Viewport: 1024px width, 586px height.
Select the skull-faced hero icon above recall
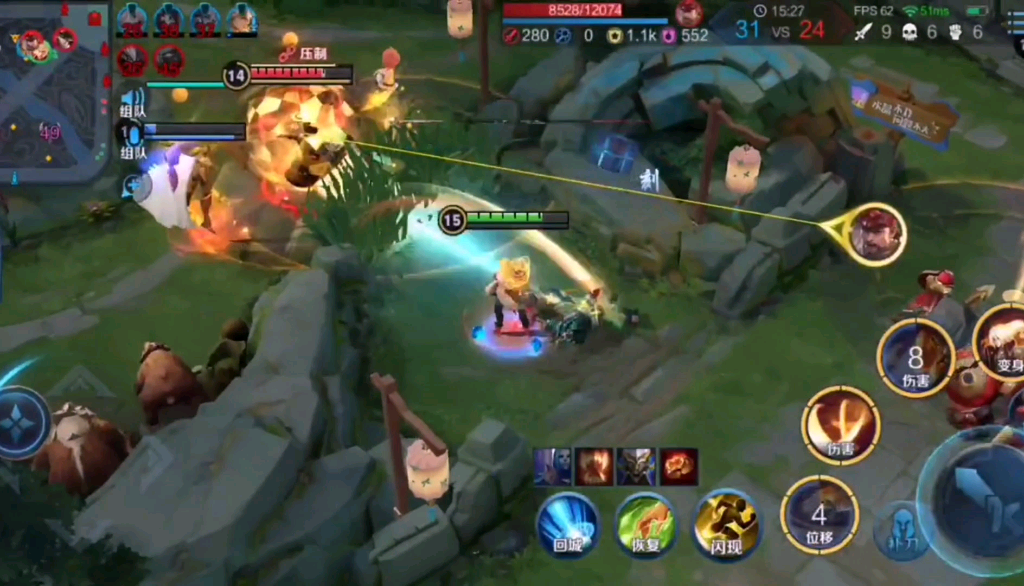pyautogui.click(x=552, y=467)
